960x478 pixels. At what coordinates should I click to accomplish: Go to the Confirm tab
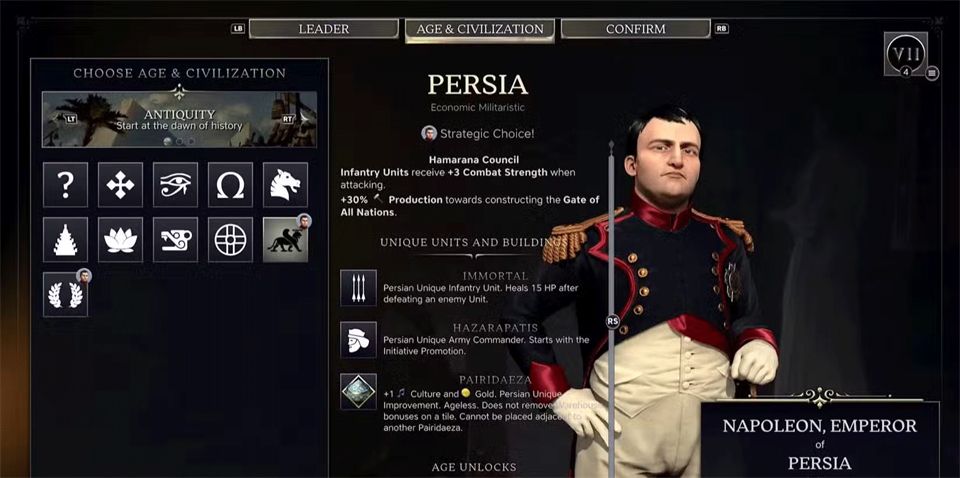(635, 29)
